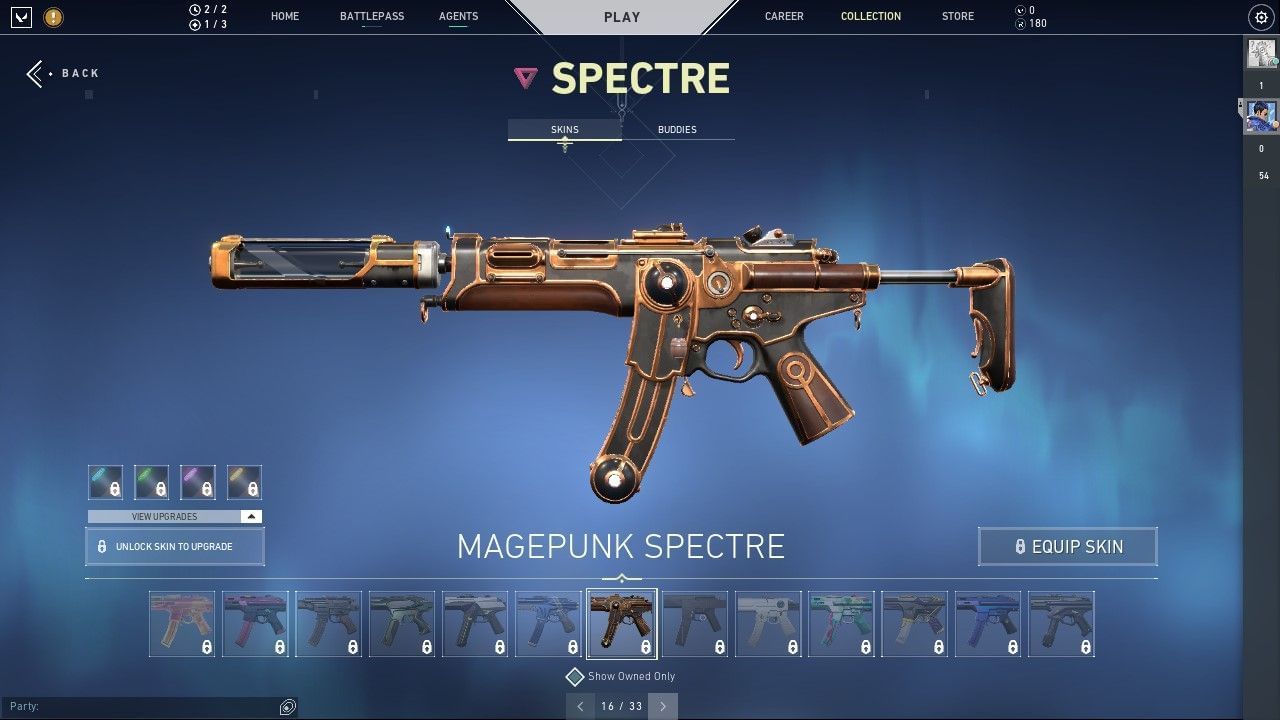Viewport: 1280px width, 720px height.
Task: Click the Play button
Action: 622,17
